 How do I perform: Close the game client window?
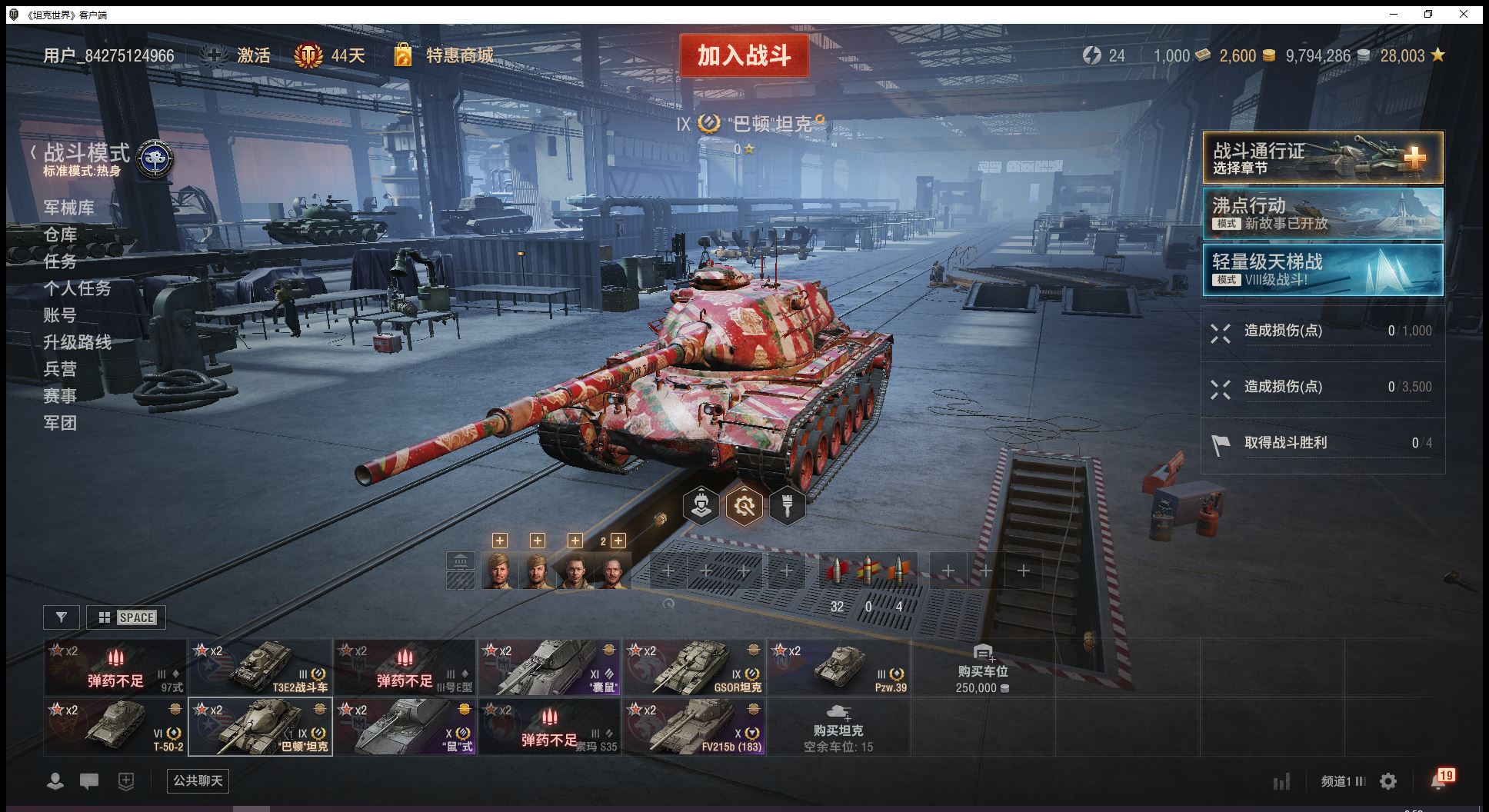pyautogui.click(x=1463, y=15)
